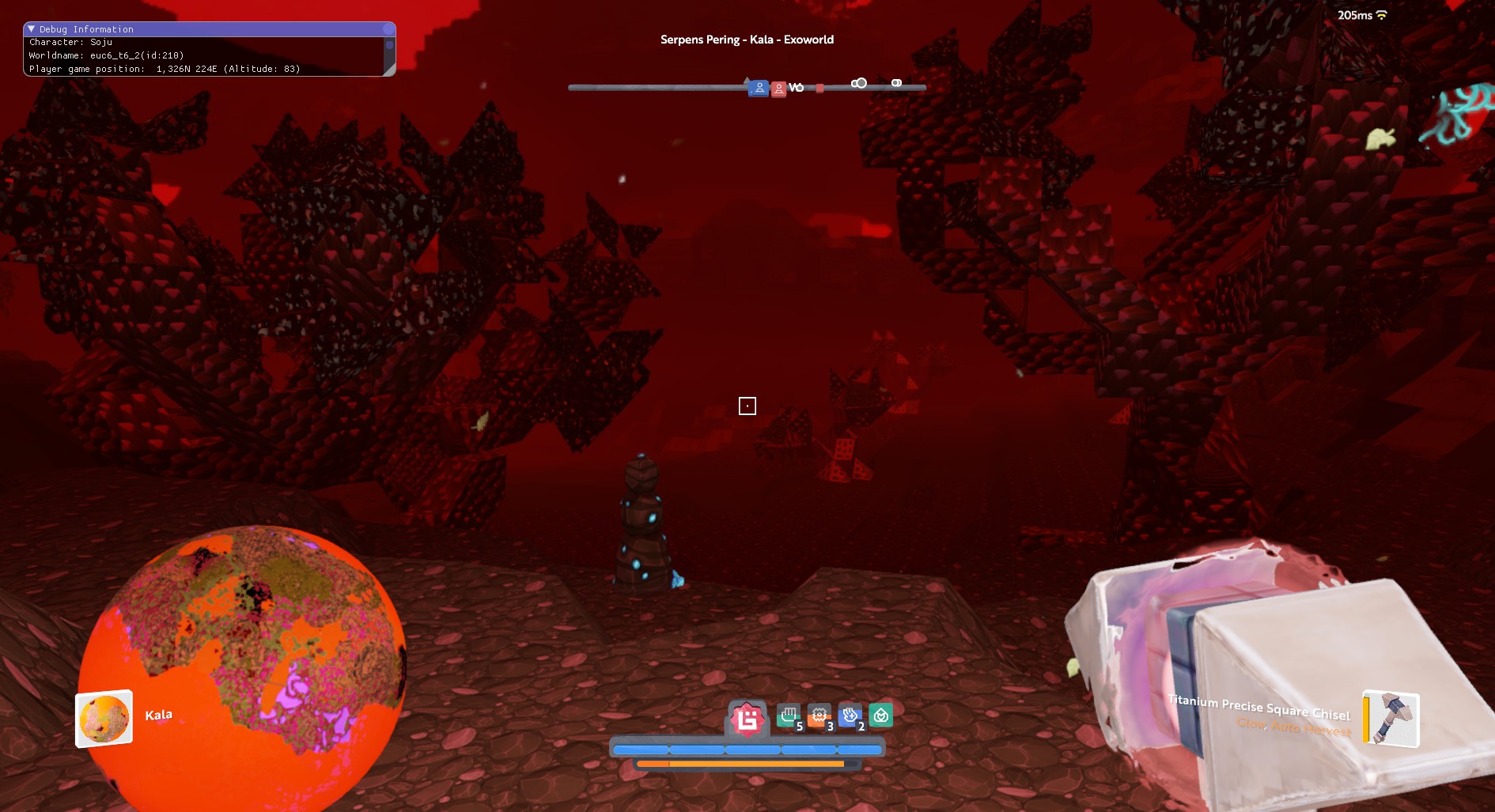This screenshot has height=812, width=1495.
Task: Click the green heart shield icon
Action: [880, 716]
